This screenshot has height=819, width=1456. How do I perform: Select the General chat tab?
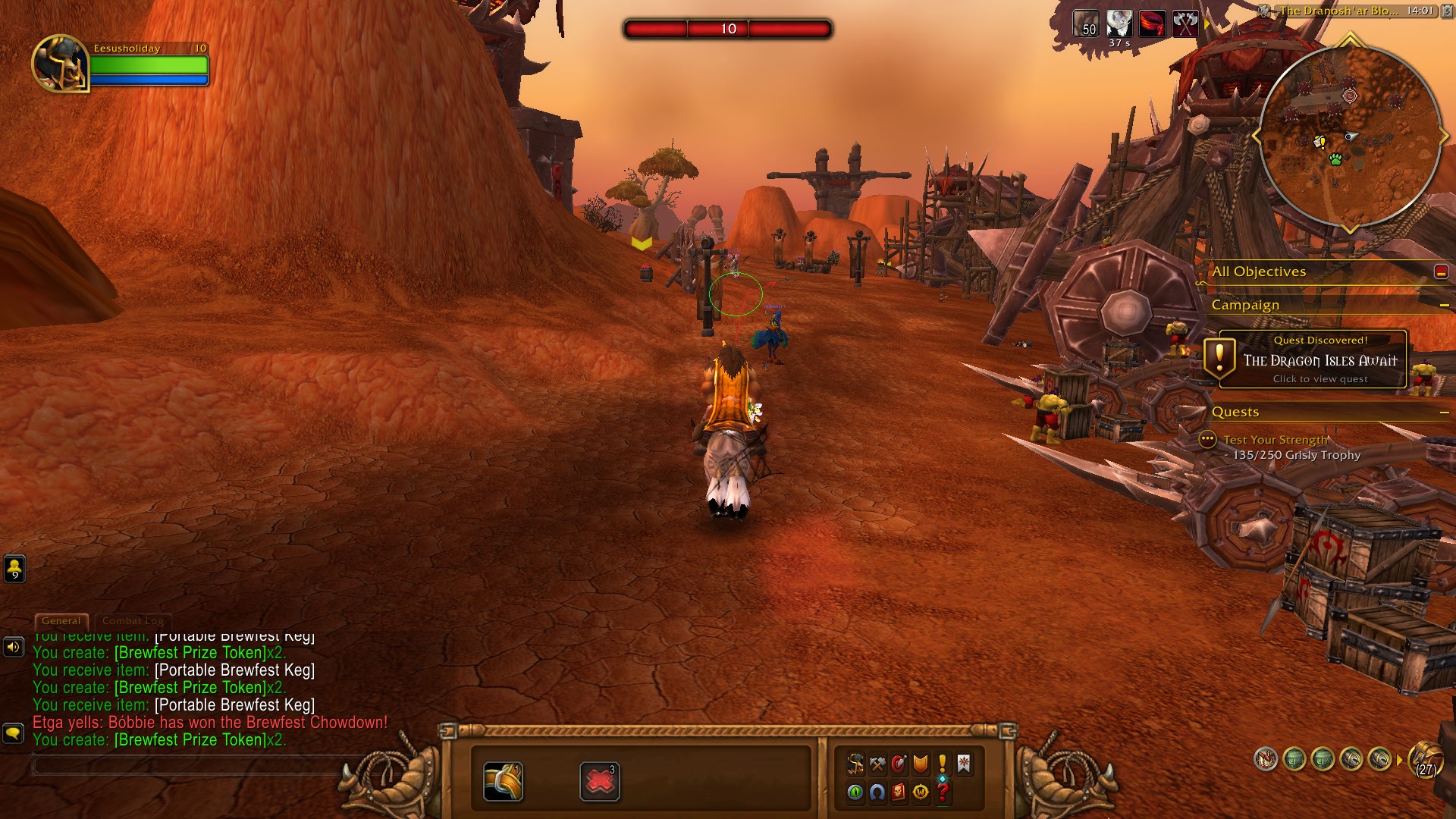(61, 621)
